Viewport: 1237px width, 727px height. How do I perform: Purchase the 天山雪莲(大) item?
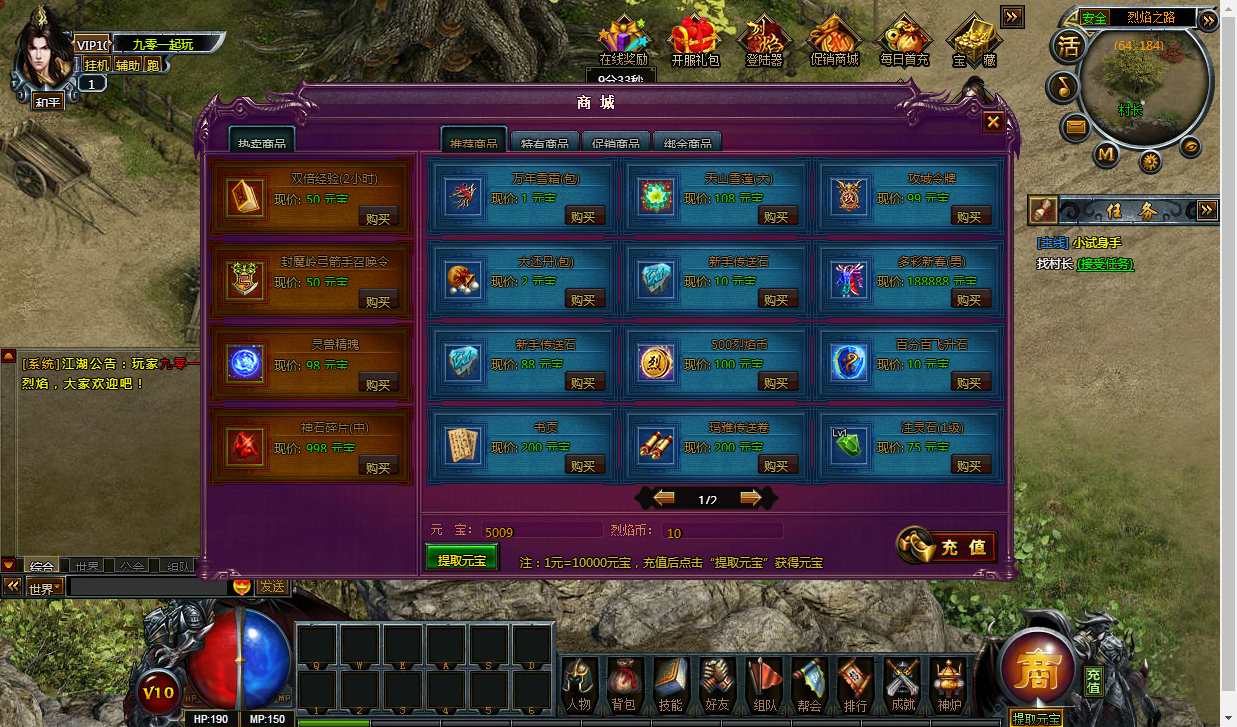[x=776, y=216]
